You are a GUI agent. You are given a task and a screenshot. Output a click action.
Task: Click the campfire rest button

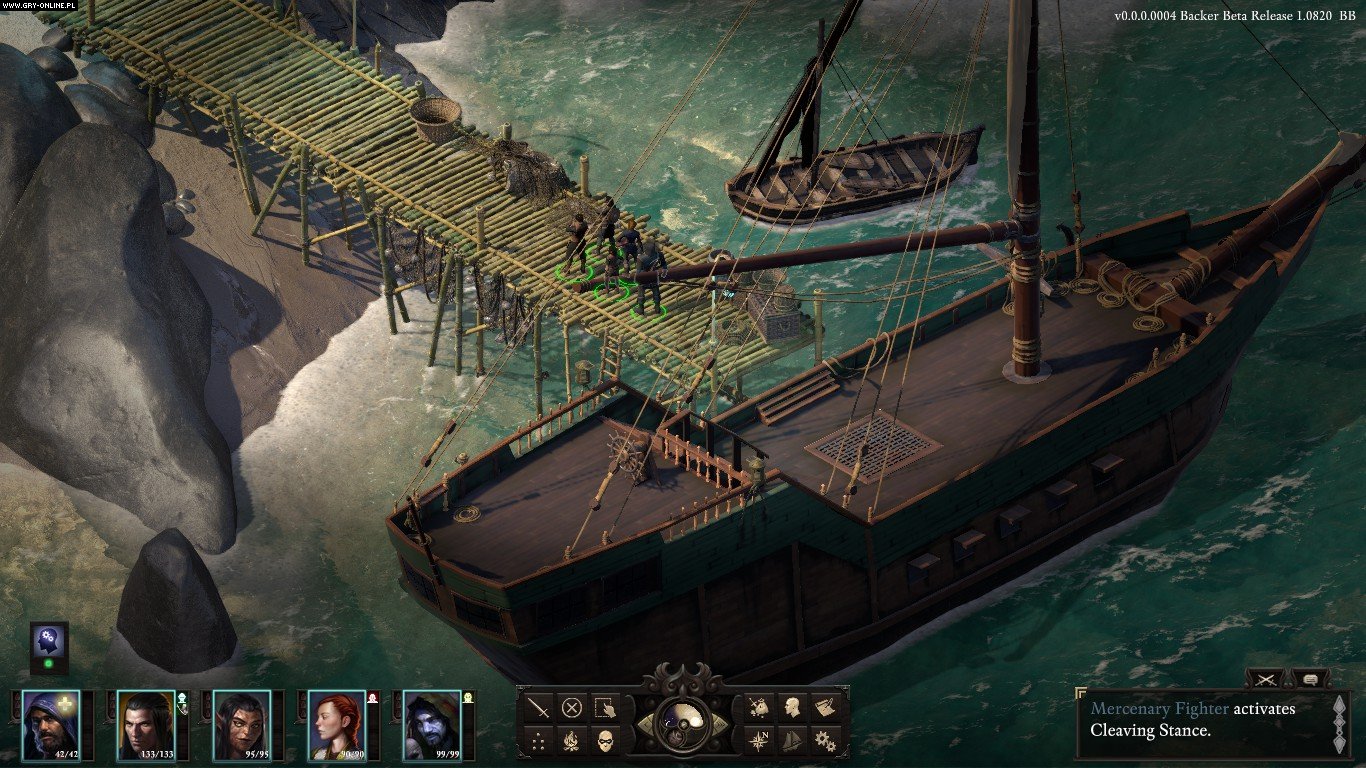(x=572, y=741)
